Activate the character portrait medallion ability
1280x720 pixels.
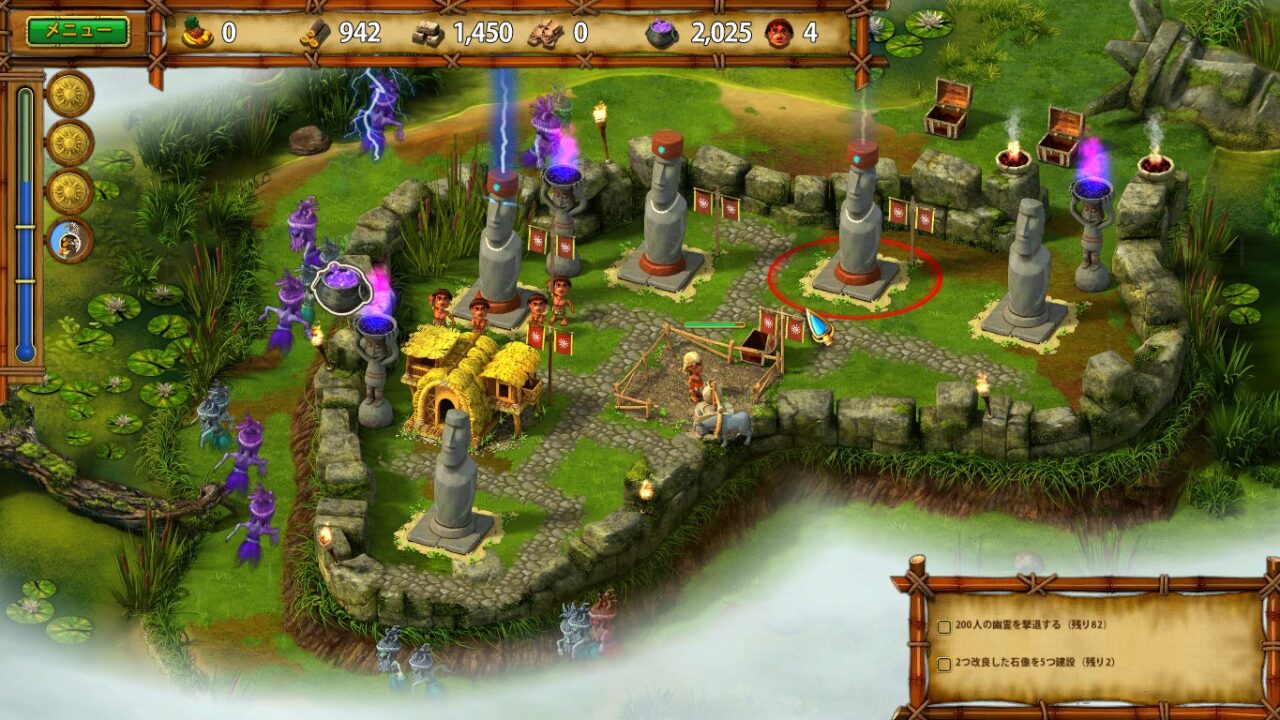tap(70, 240)
